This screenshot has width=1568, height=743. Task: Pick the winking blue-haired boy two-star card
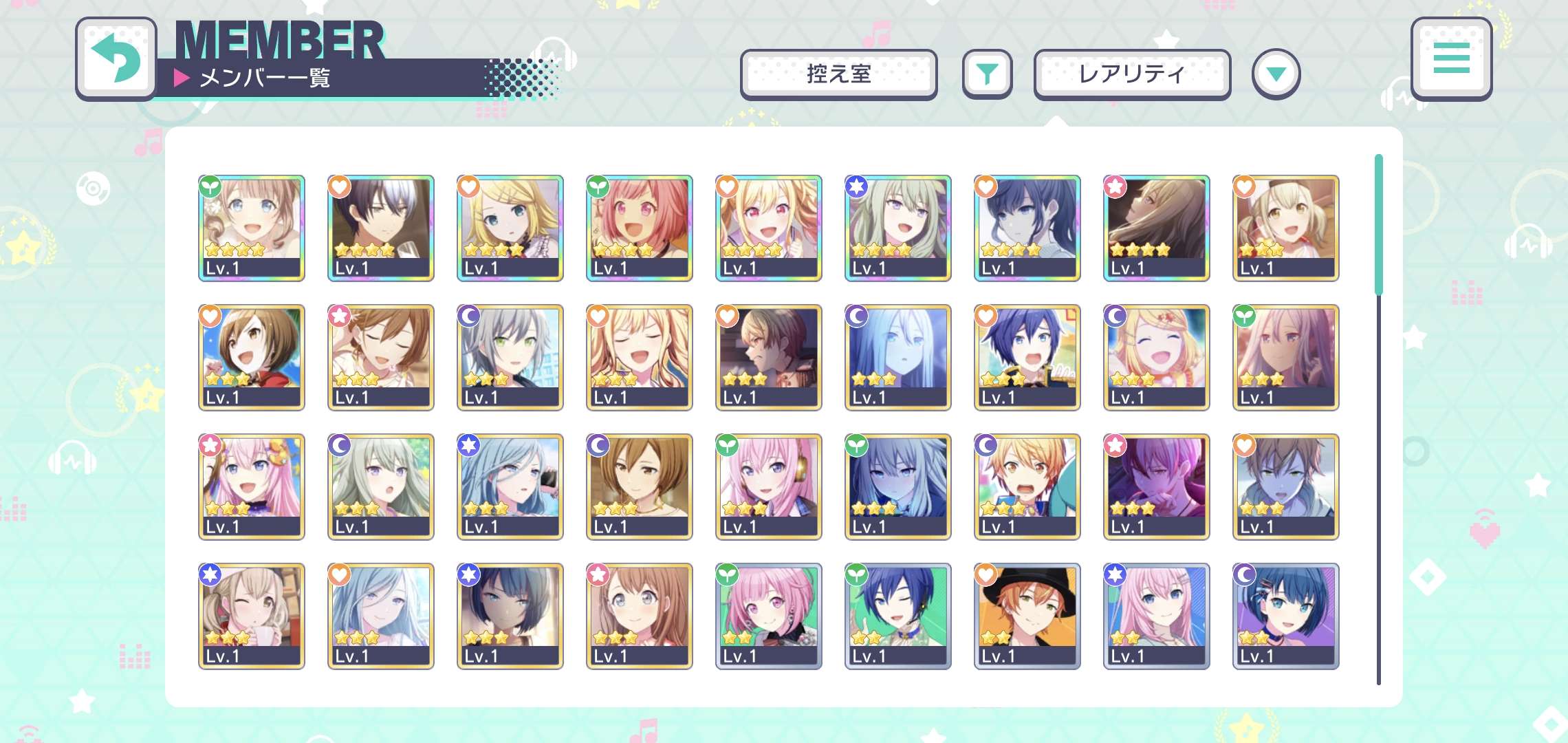897,616
